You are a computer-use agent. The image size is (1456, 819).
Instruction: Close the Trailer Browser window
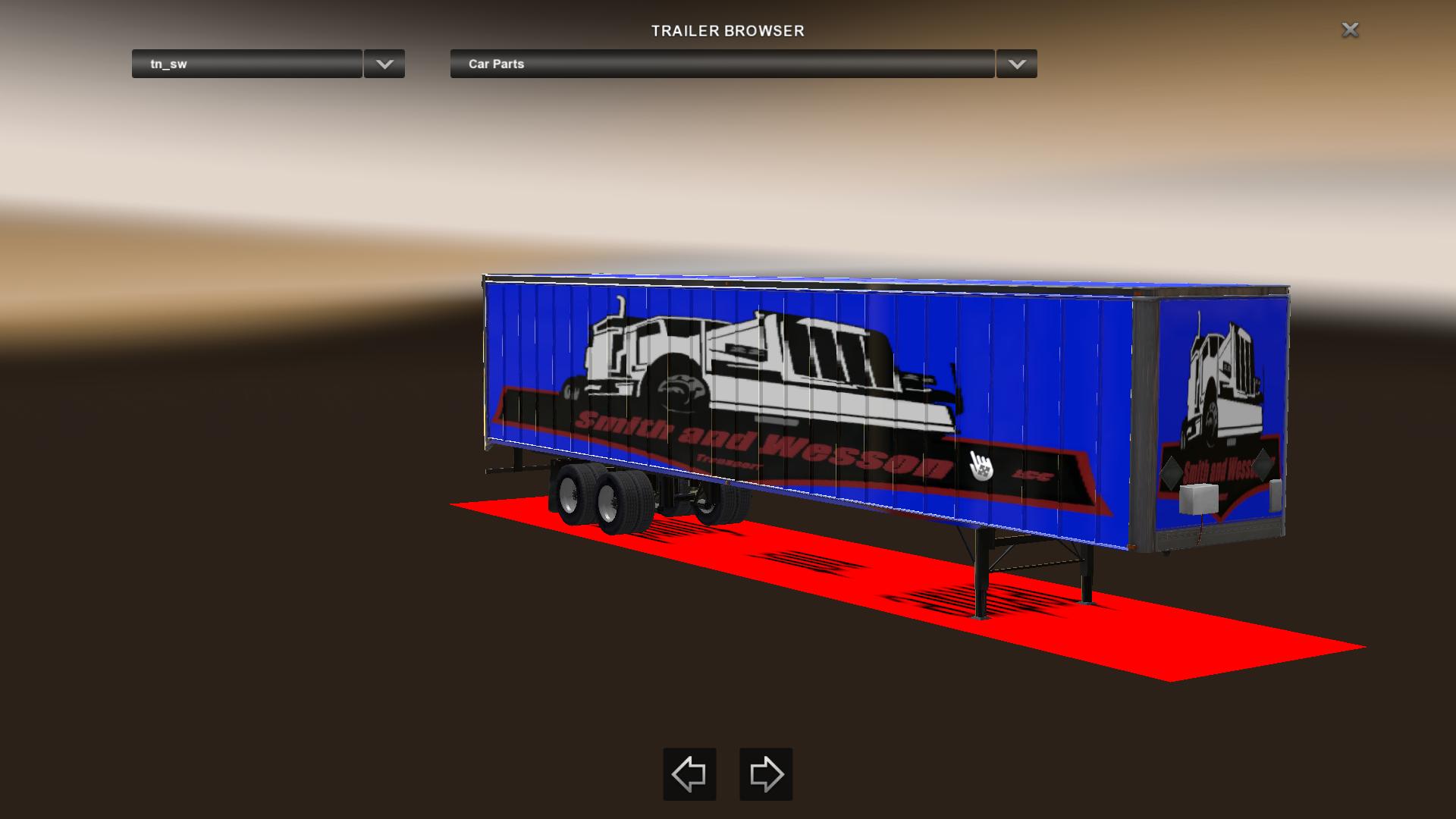(1350, 30)
